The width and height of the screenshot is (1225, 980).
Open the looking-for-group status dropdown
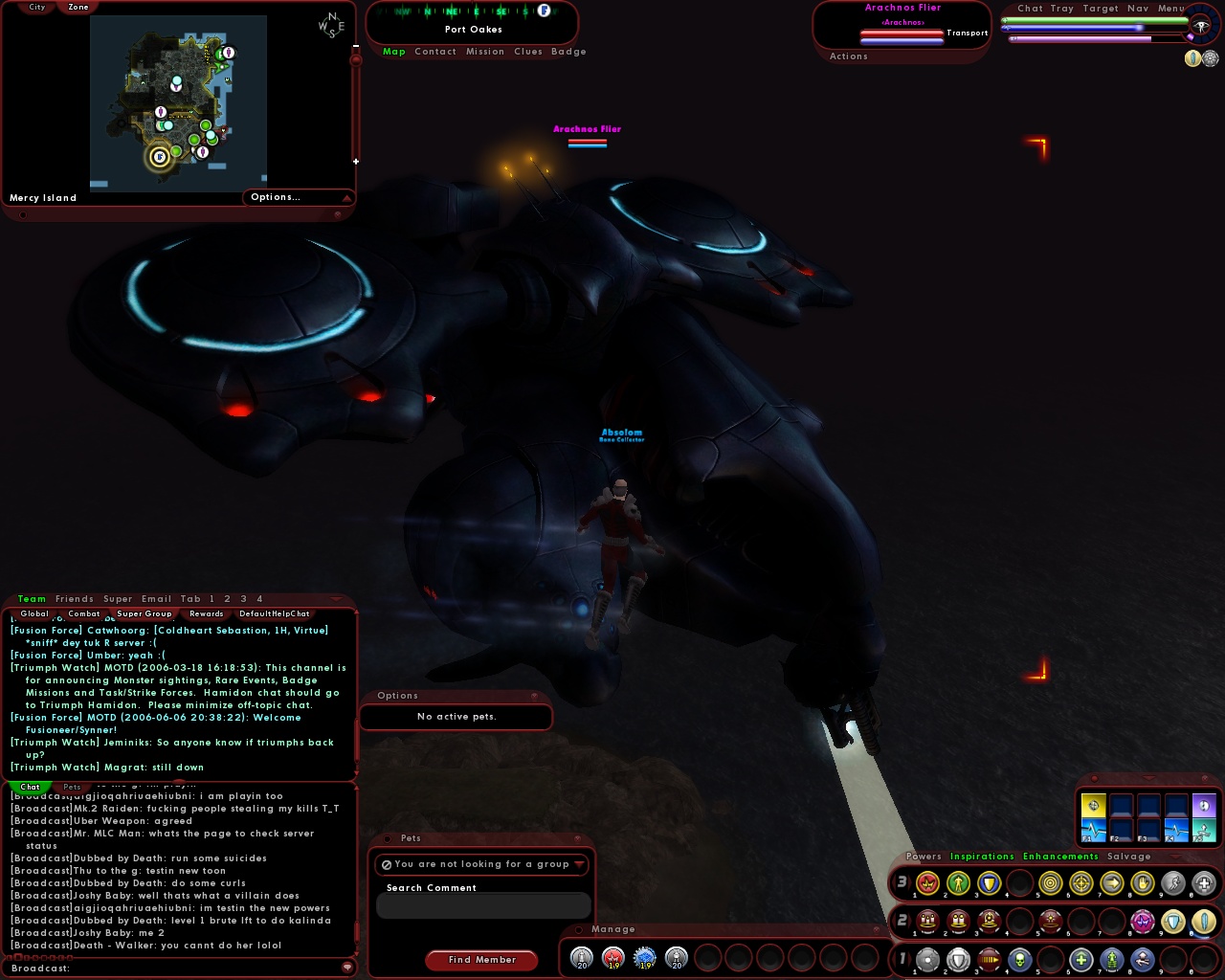pyautogui.click(x=482, y=864)
